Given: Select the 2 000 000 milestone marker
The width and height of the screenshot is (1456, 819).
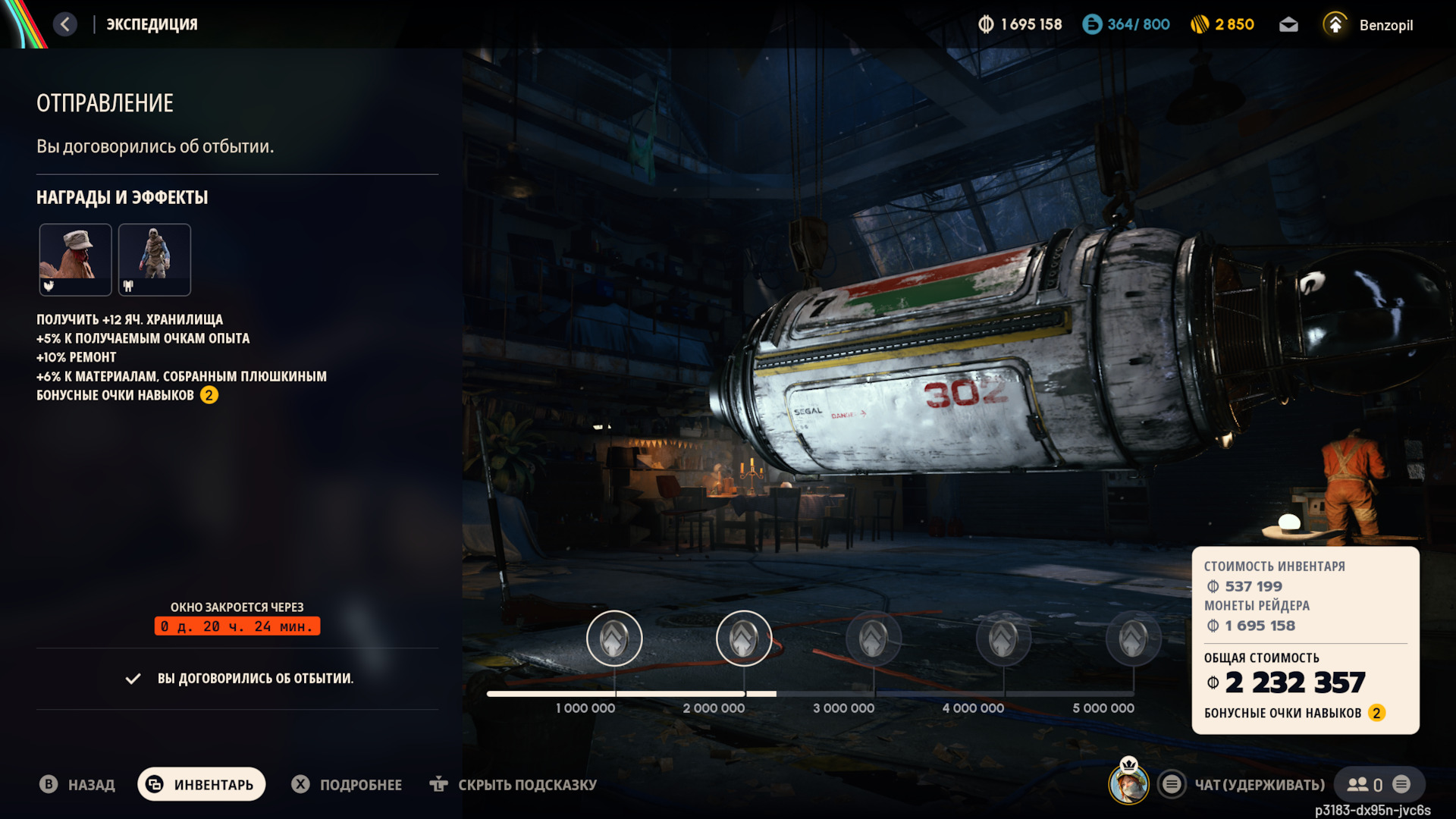Looking at the screenshot, I should (x=744, y=639).
